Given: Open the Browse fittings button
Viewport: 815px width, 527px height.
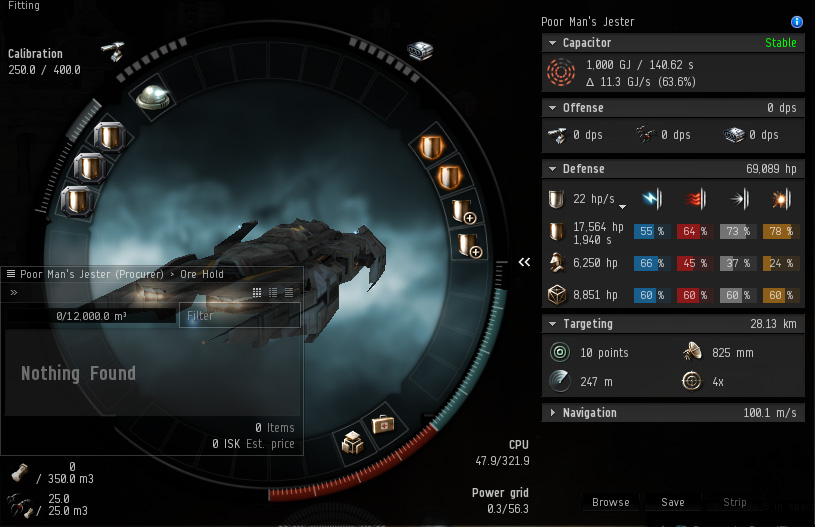Looking at the screenshot, I should tap(610, 502).
